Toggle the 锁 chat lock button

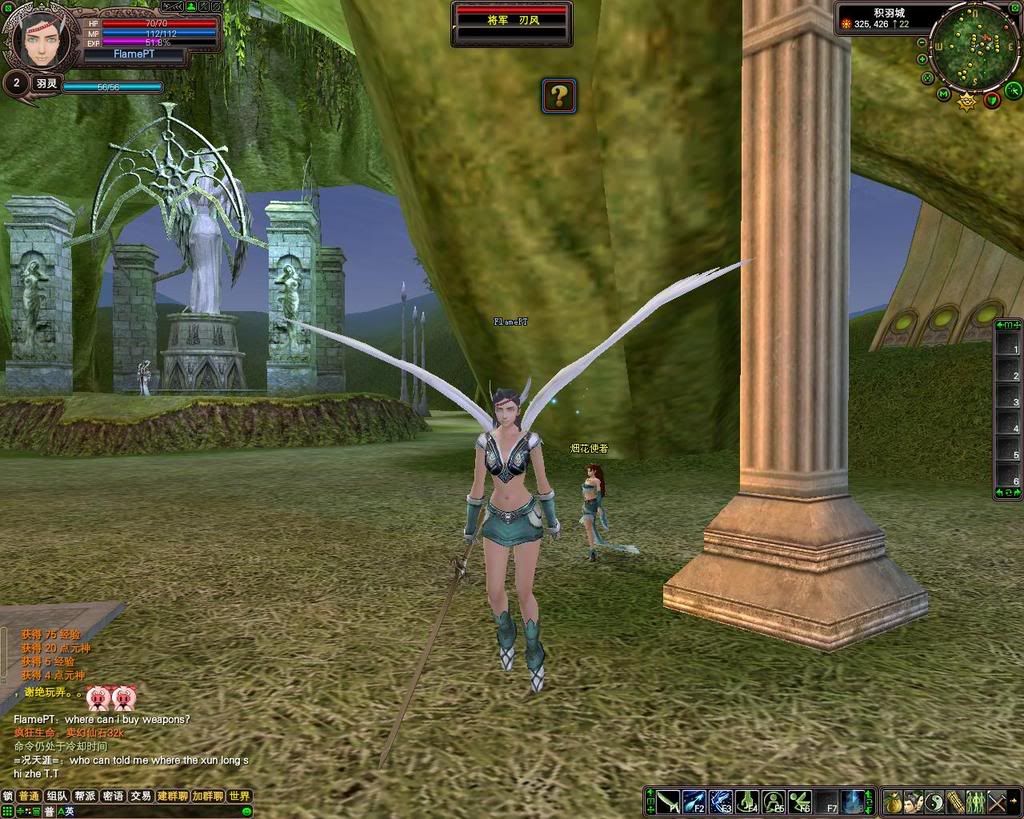click(x=8, y=796)
